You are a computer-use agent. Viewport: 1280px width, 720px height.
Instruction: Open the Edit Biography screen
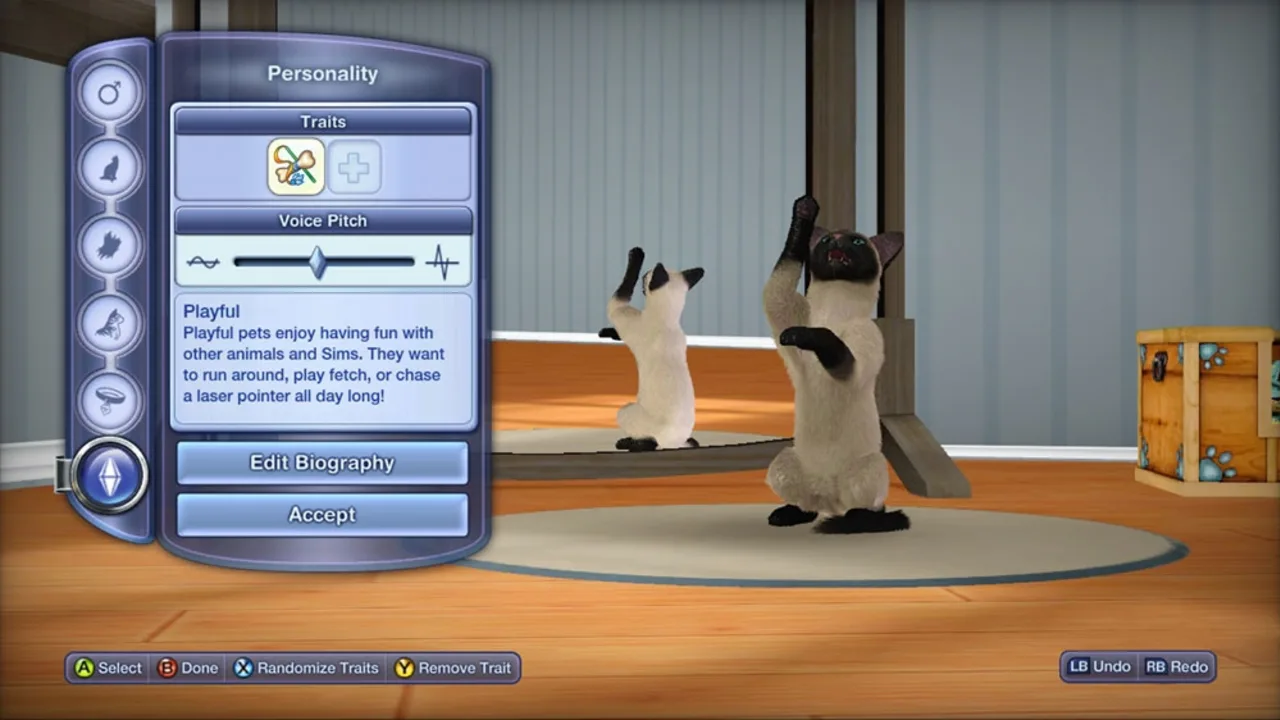322,463
